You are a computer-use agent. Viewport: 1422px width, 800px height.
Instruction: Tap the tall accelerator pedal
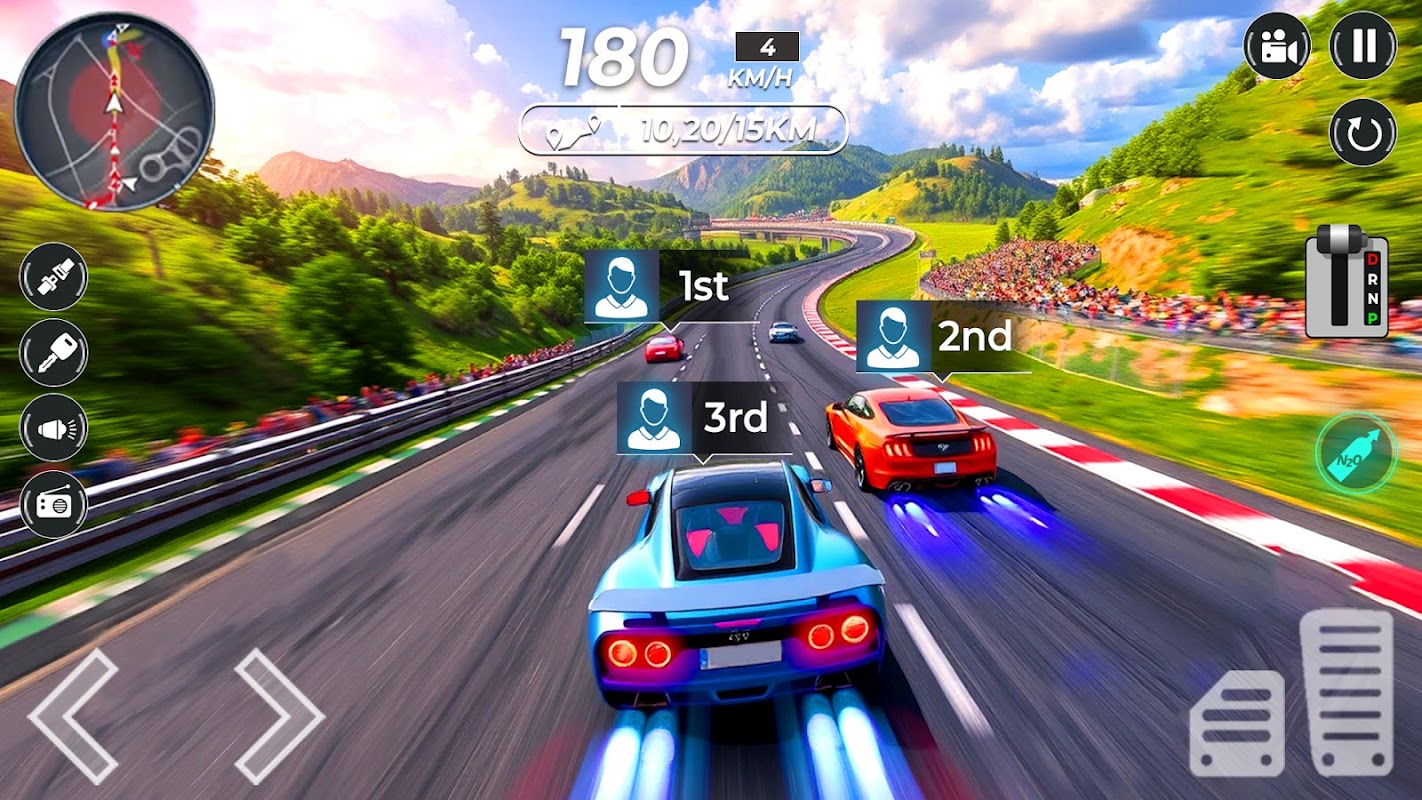(x=1346, y=692)
